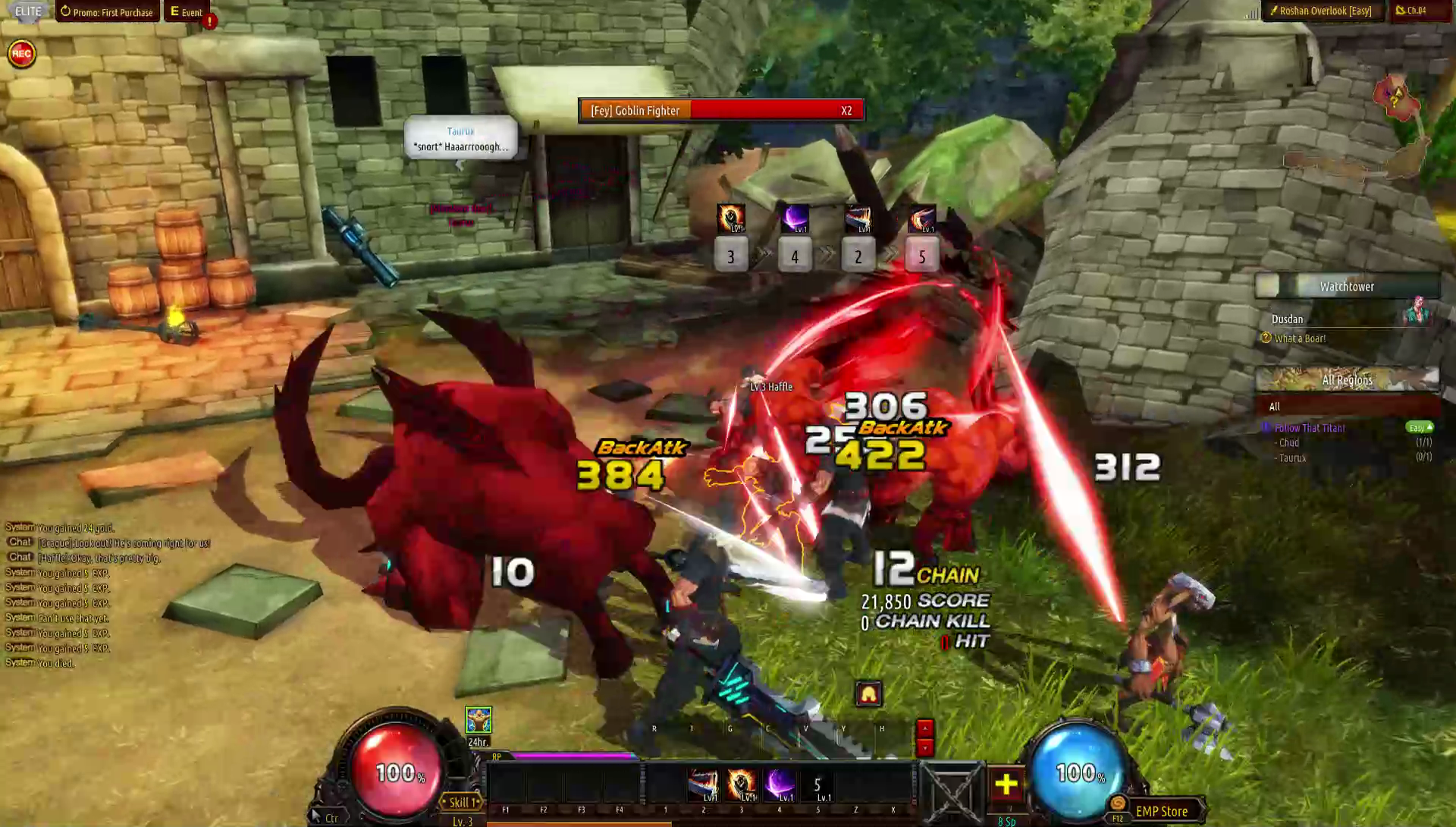Click the 24hr buff icon
This screenshot has width=1456, height=827.
pyautogui.click(x=479, y=721)
